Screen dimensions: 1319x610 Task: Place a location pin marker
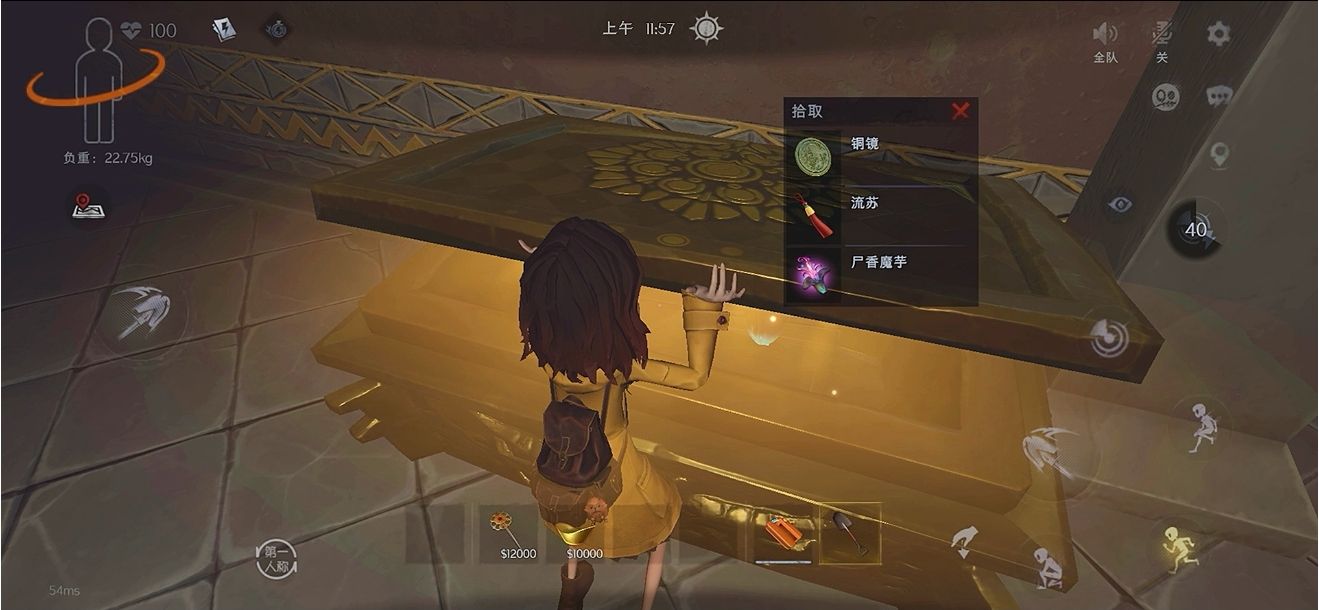coord(1218,154)
